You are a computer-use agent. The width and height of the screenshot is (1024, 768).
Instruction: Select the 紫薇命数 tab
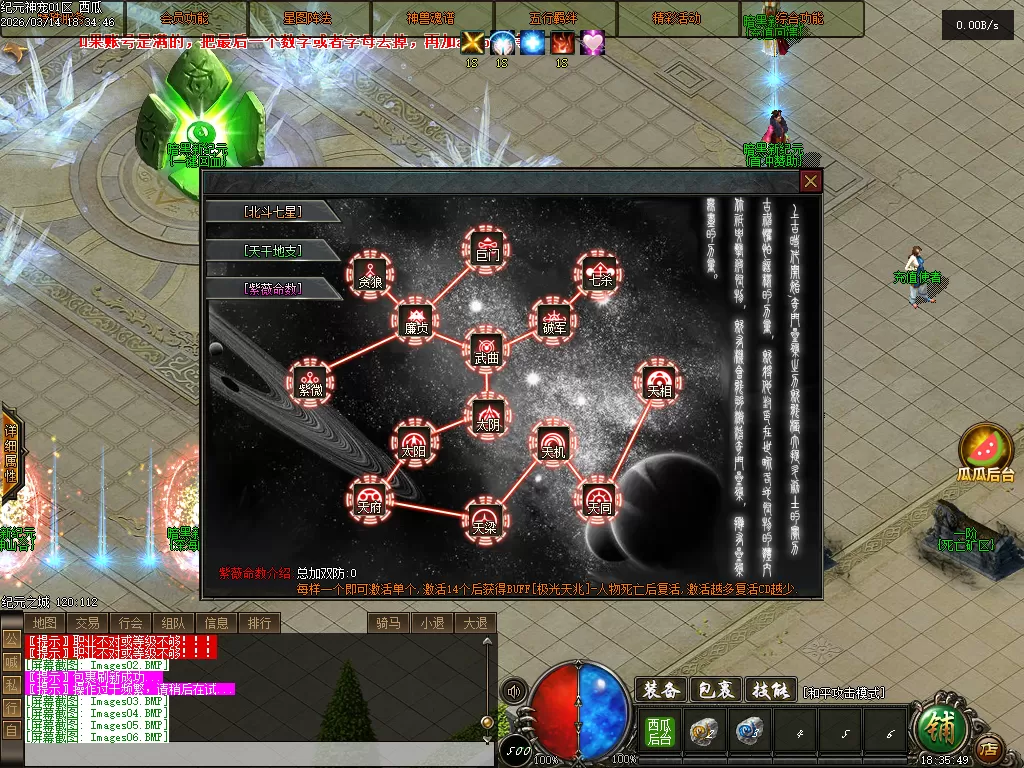point(272,288)
